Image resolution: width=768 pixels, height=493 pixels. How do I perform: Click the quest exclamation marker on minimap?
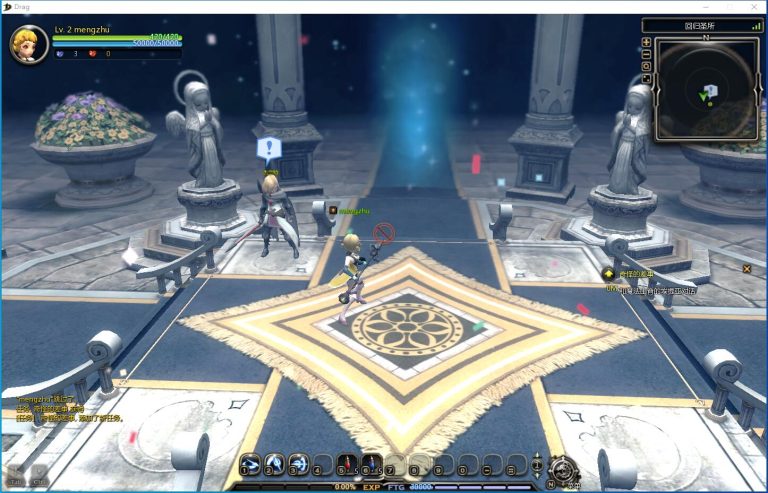point(711,90)
